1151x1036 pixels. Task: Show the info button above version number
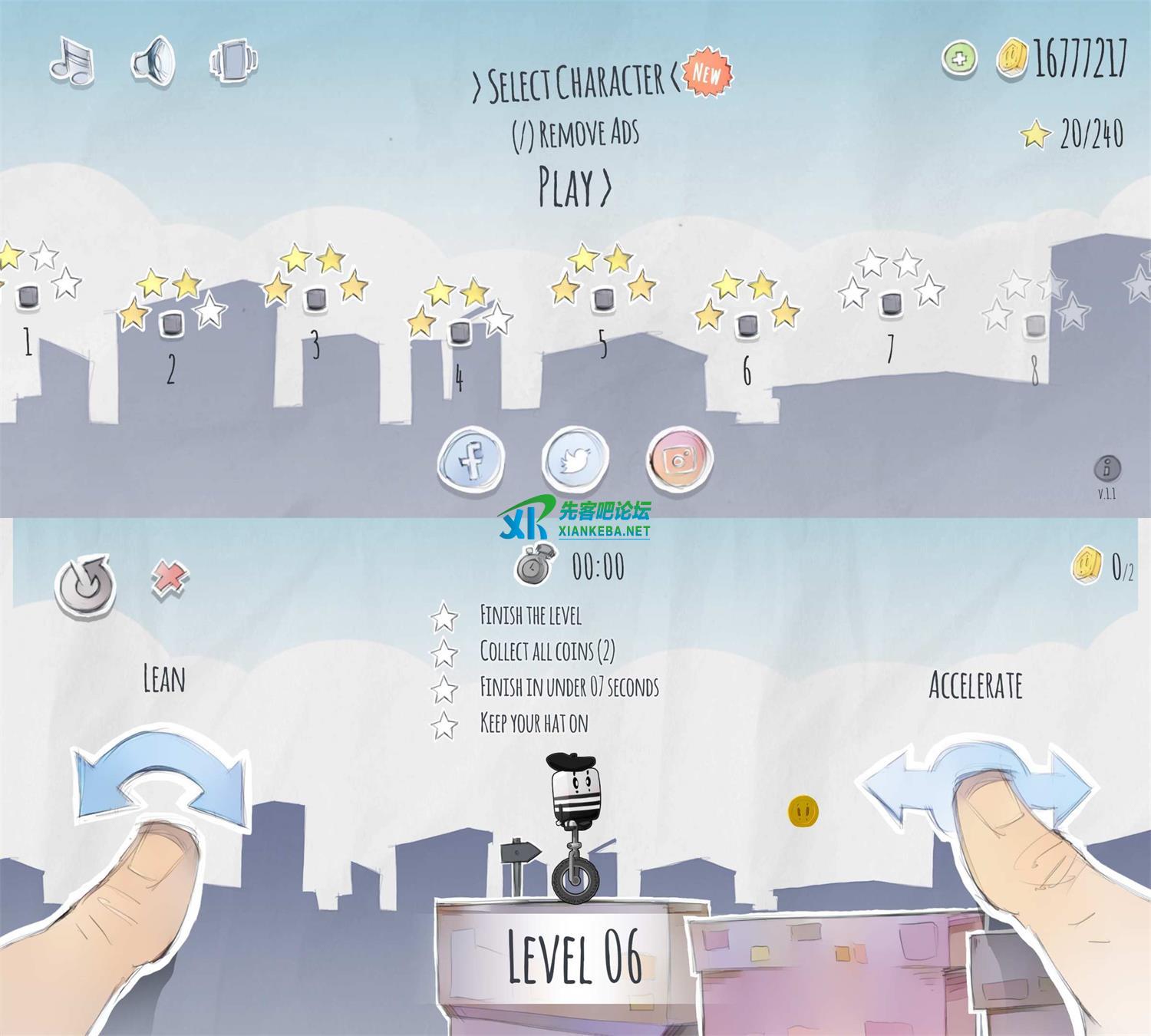[1107, 467]
